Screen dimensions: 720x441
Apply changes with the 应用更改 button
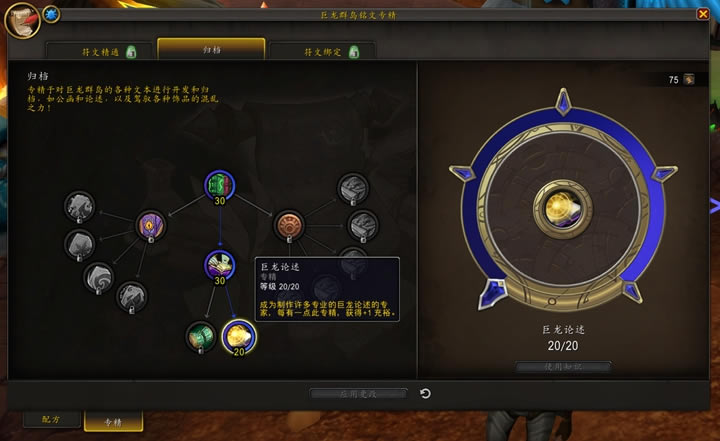[358, 394]
